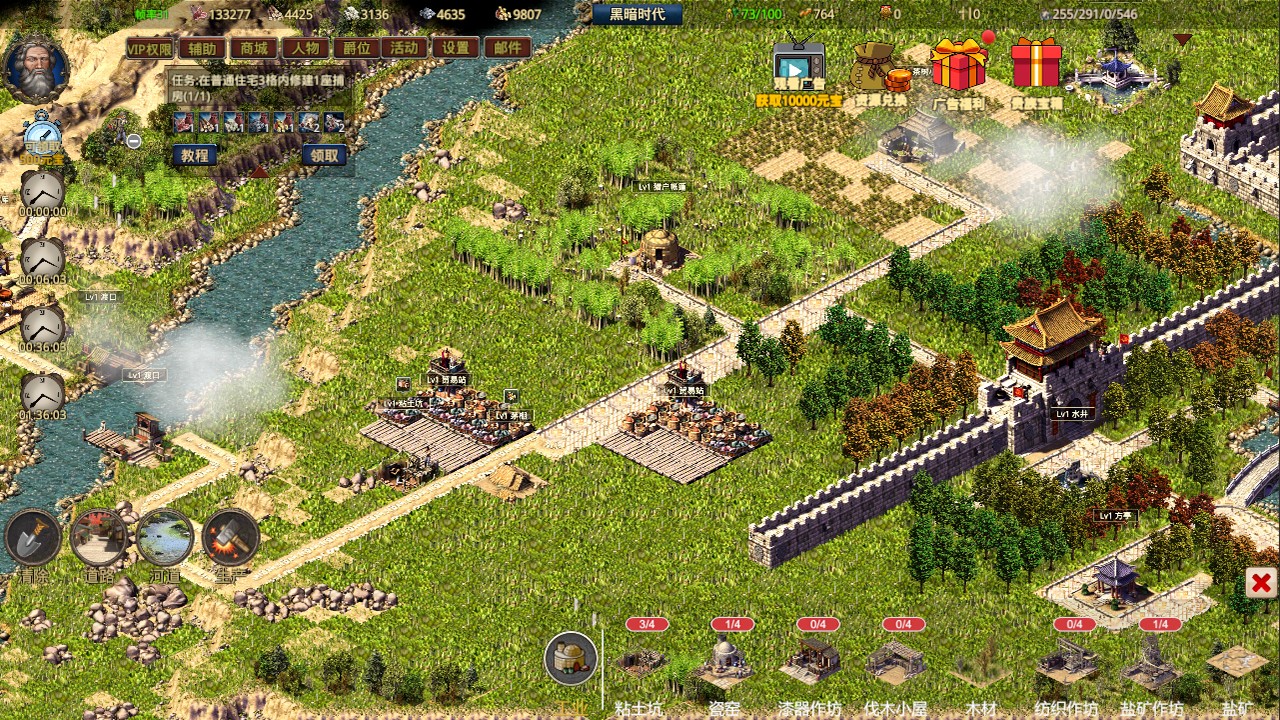Open the 活动 events menu

pos(405,48)
